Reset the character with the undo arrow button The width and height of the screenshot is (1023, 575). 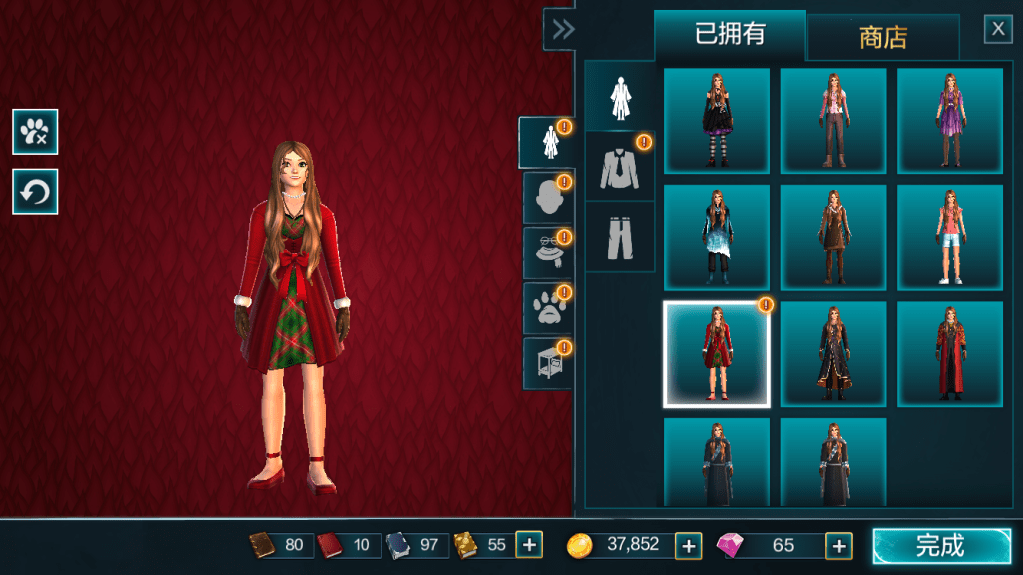coord(35,192)
